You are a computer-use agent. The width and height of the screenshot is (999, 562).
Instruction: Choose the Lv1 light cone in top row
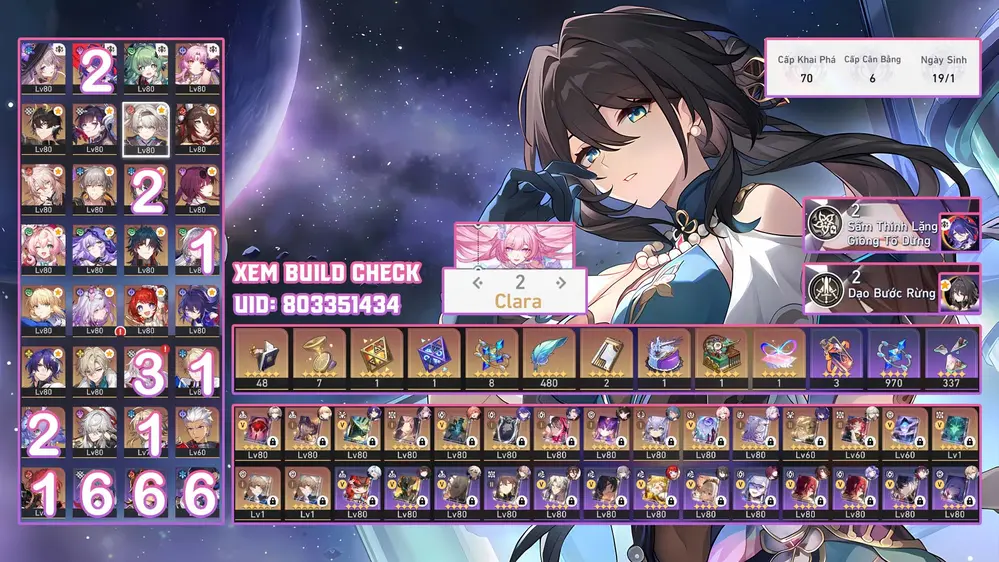pyautogui.click(x=951, y=430)
